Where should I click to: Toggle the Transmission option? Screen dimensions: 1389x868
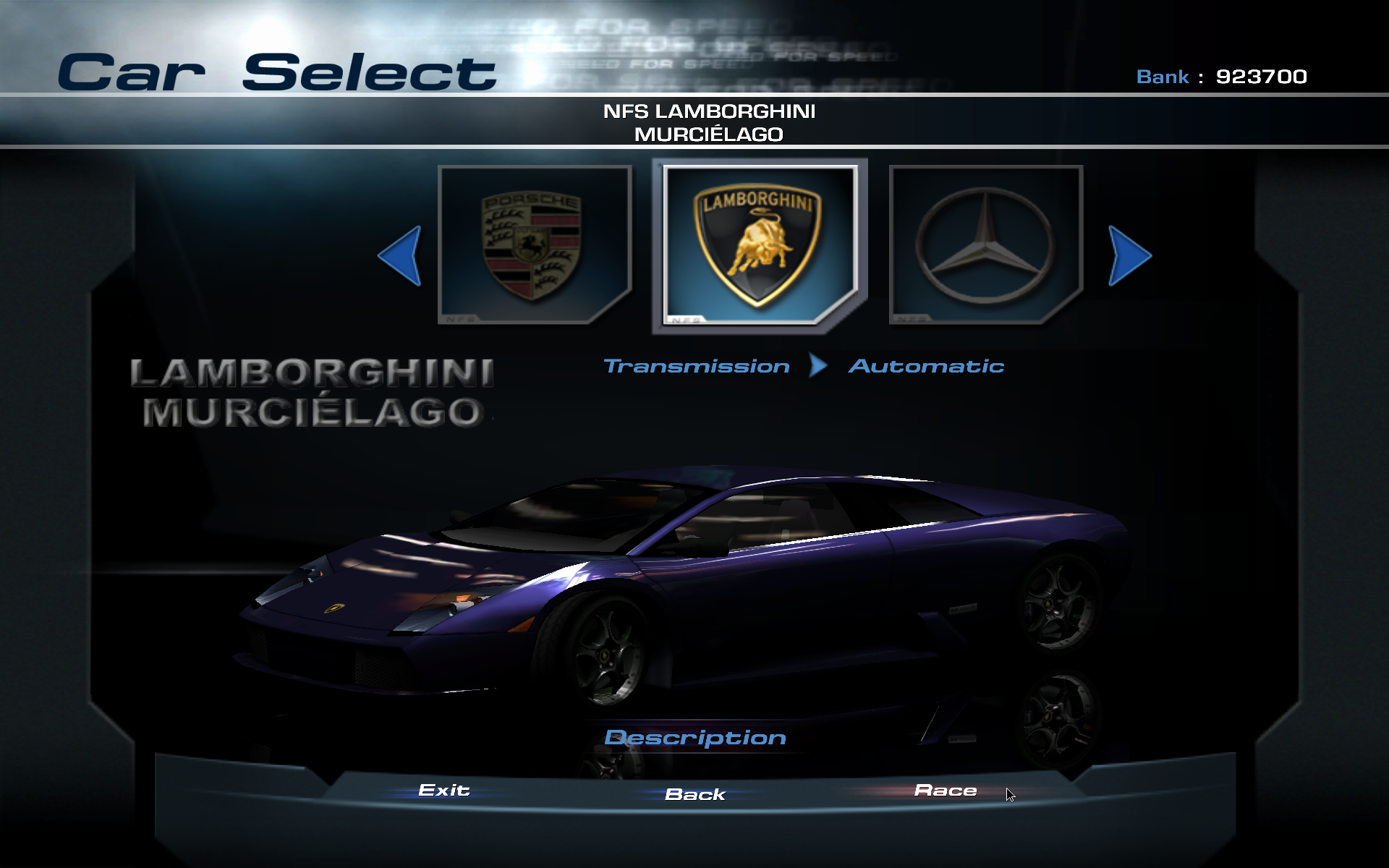click(x=696, y=366)
